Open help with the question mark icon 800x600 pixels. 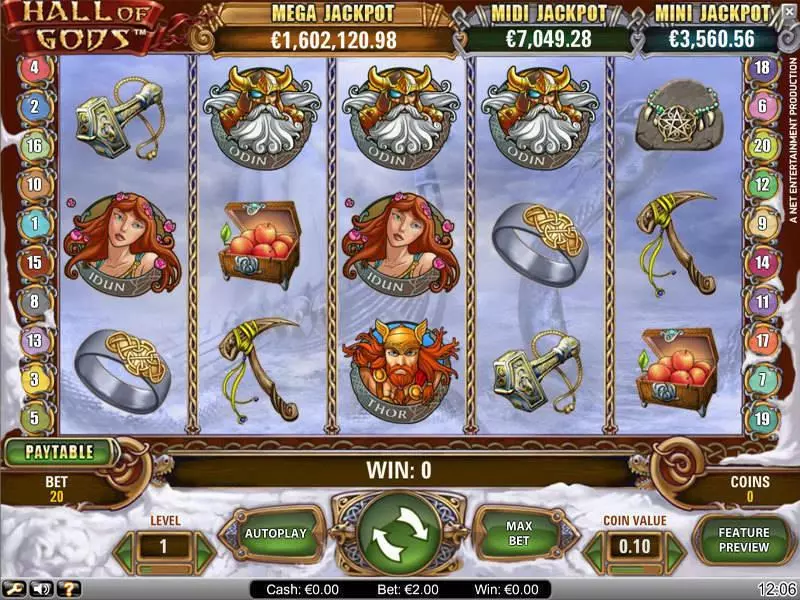(67, 589)
